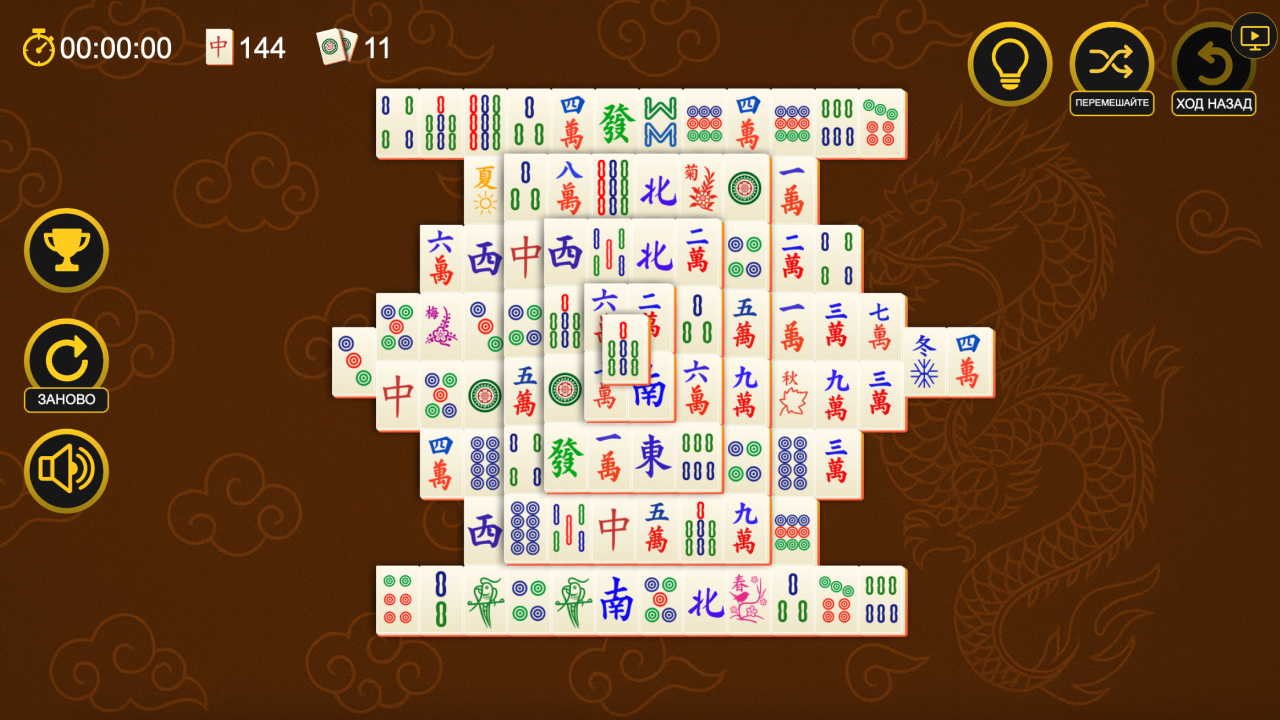The width and height of the screenshot is (1280, 720).
Task: Mute game audio with the speaker icon
Action: (x=66, y=470)
